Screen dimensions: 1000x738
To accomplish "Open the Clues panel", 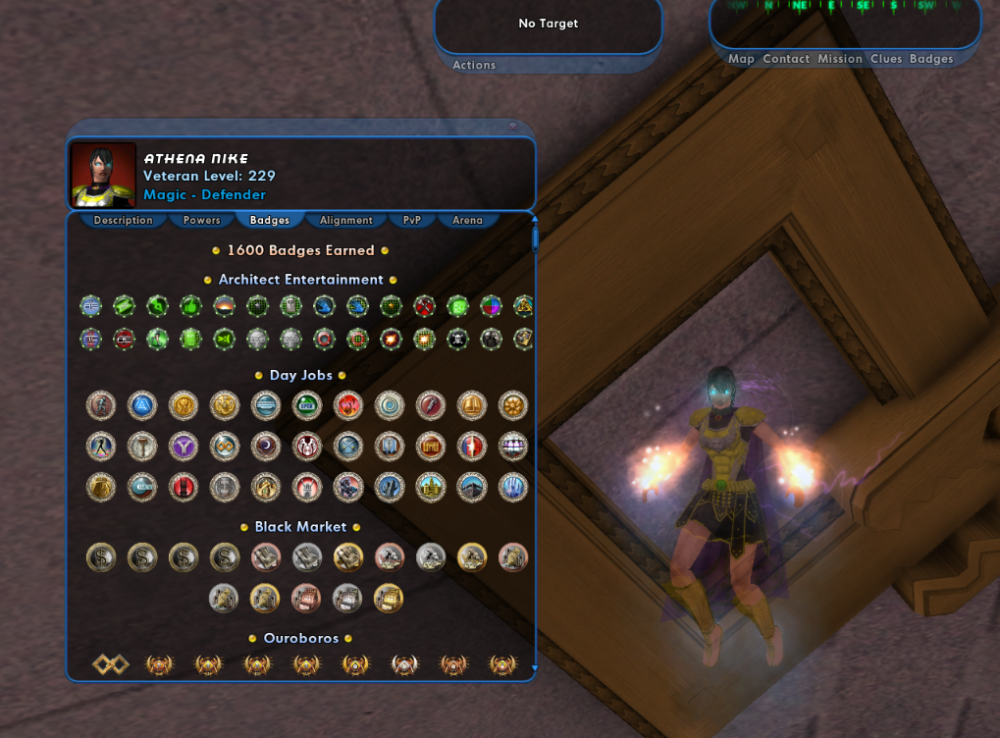I will point(886,59).
